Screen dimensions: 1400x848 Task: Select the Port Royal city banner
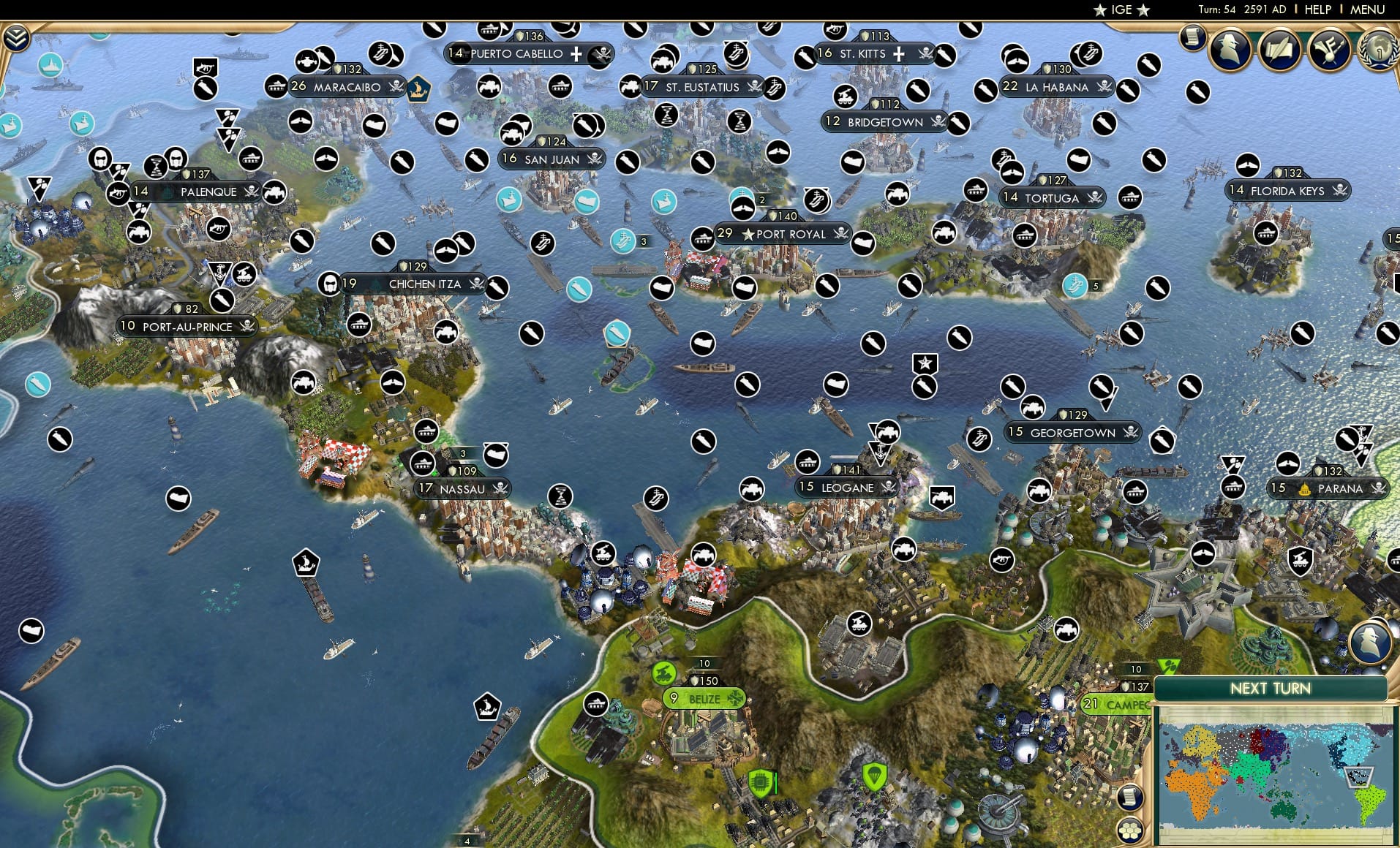(x=783, y=234)
